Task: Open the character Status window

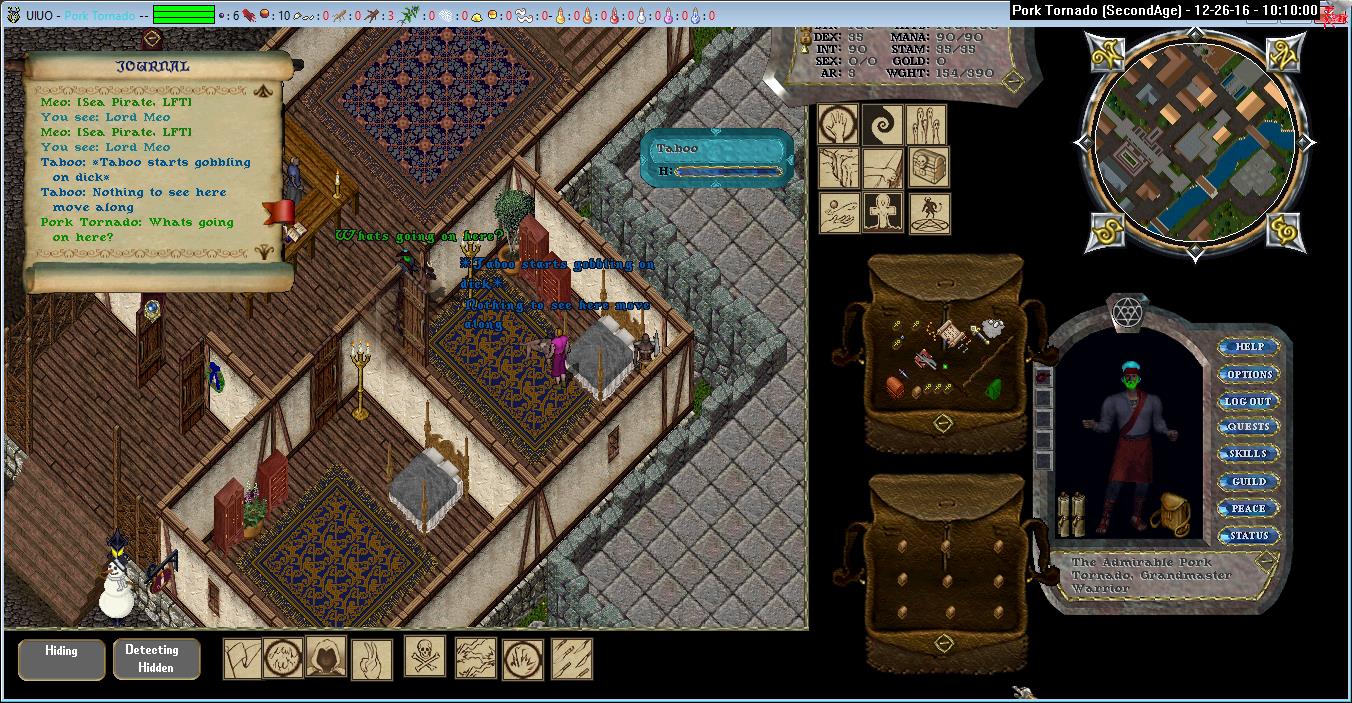Action: pyautogui.click(x=1249, y=535)
